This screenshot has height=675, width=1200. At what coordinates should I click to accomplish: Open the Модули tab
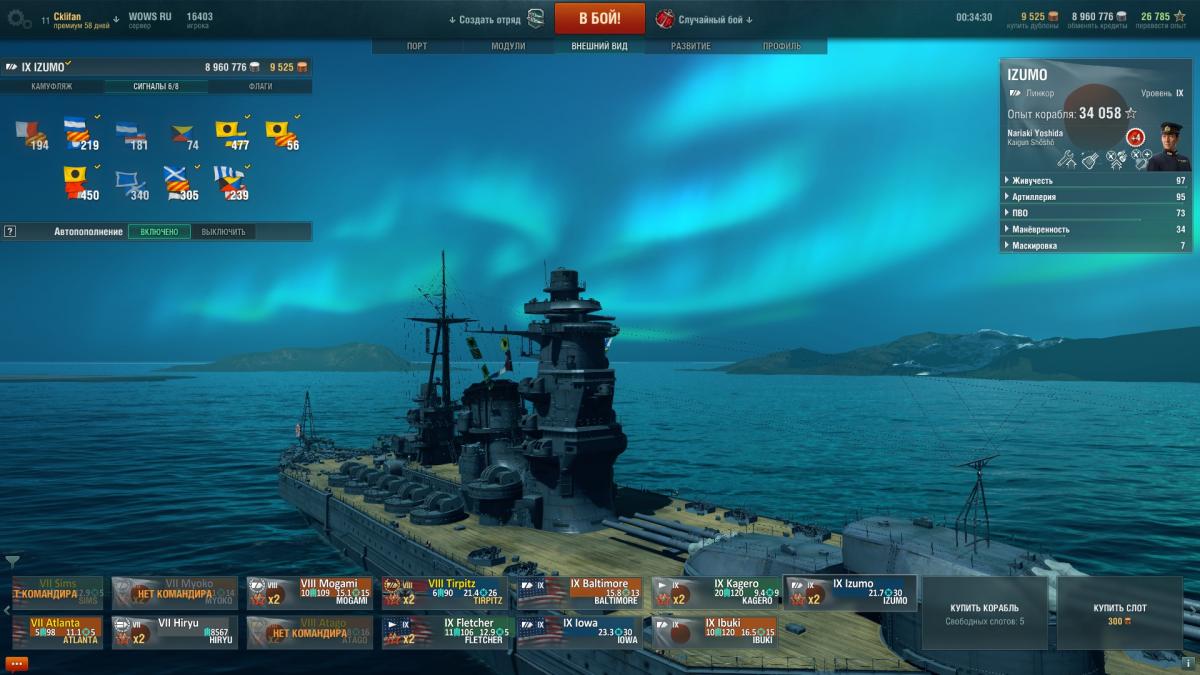(x=508, y=46)
